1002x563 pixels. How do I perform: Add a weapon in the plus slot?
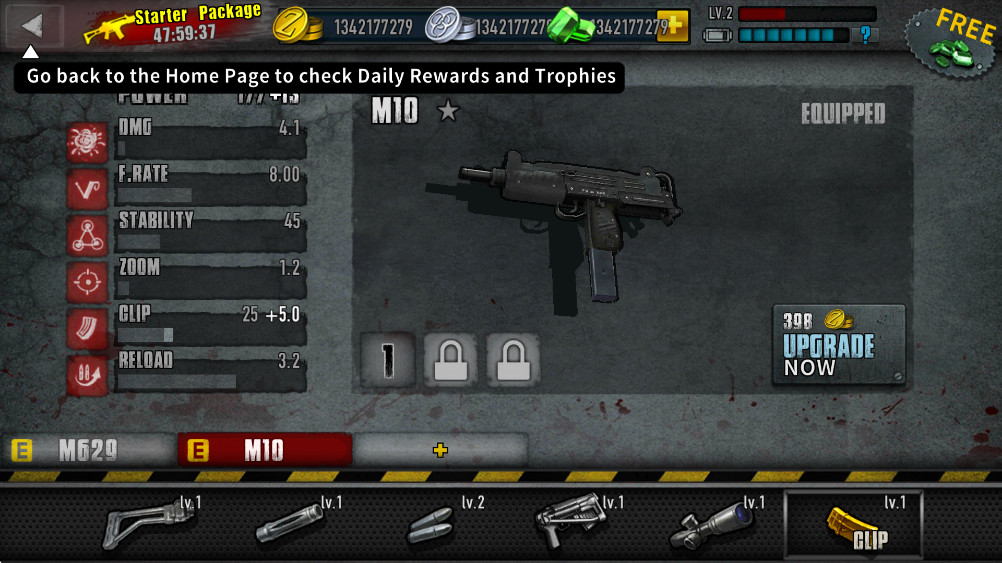[440, 451]
